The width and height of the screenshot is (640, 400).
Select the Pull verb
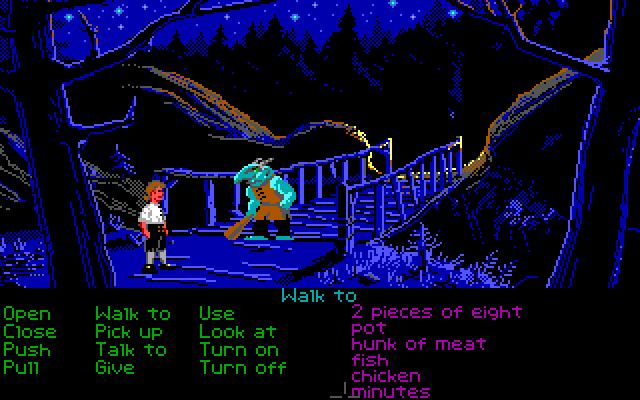[x=21, y=367]
